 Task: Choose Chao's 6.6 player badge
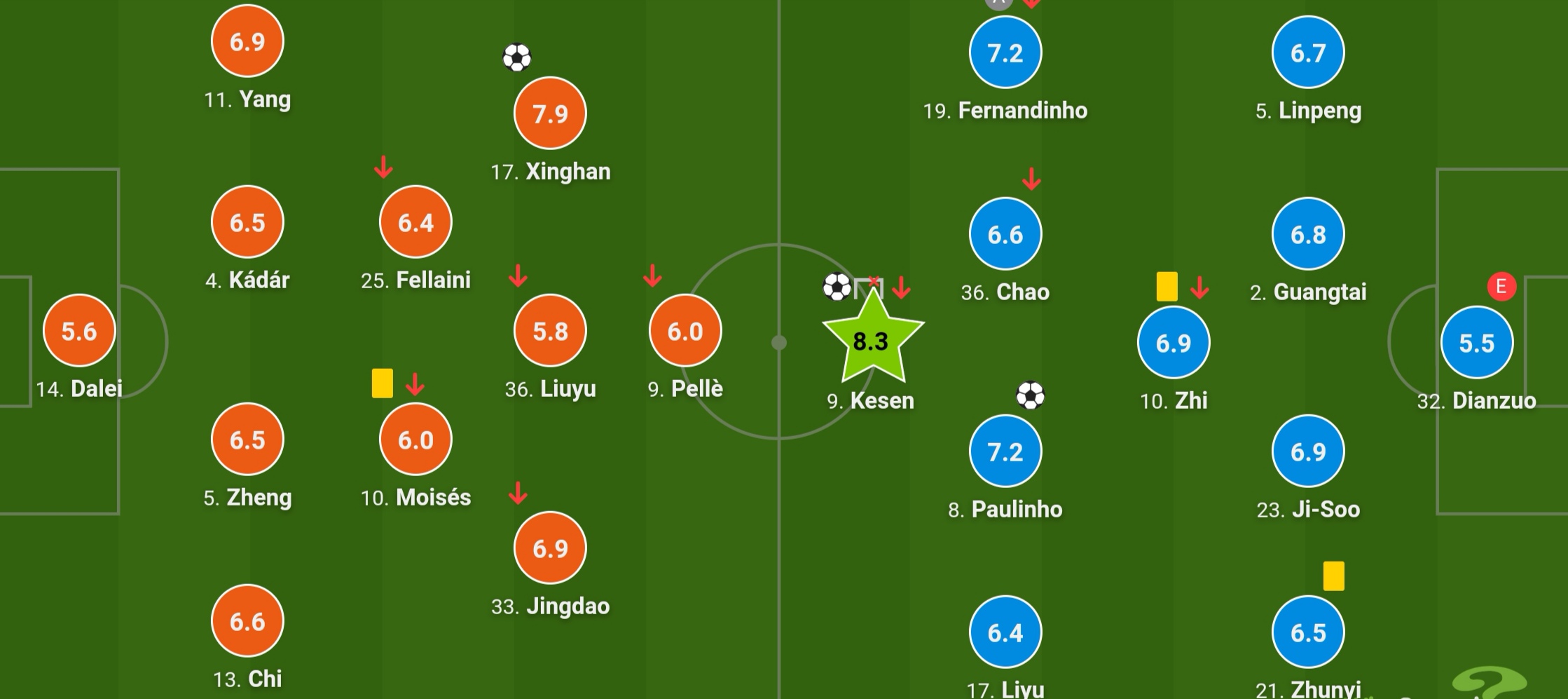(1005, 234)
